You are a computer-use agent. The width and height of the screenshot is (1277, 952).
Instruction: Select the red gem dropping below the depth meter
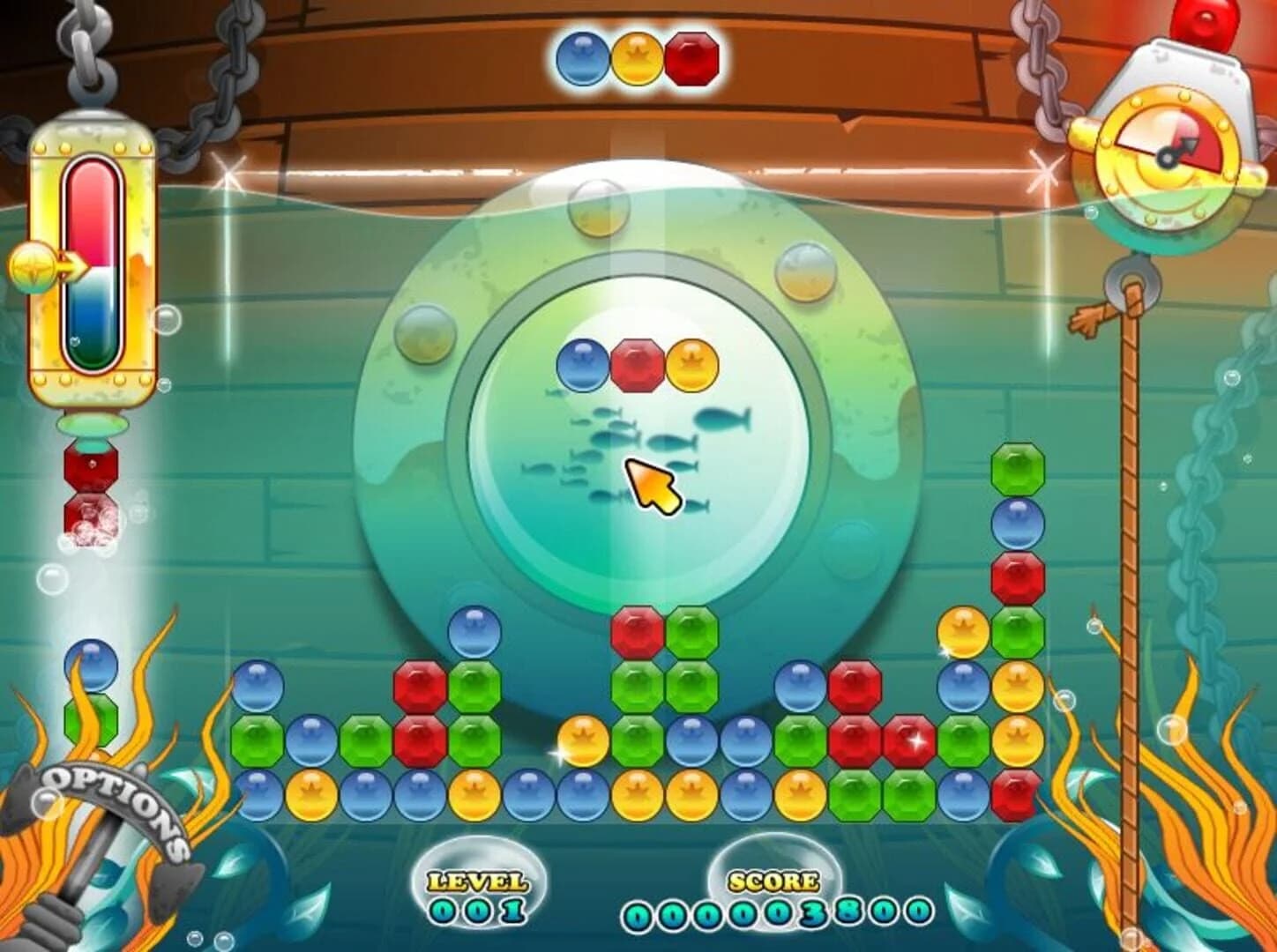click(88, 467)
